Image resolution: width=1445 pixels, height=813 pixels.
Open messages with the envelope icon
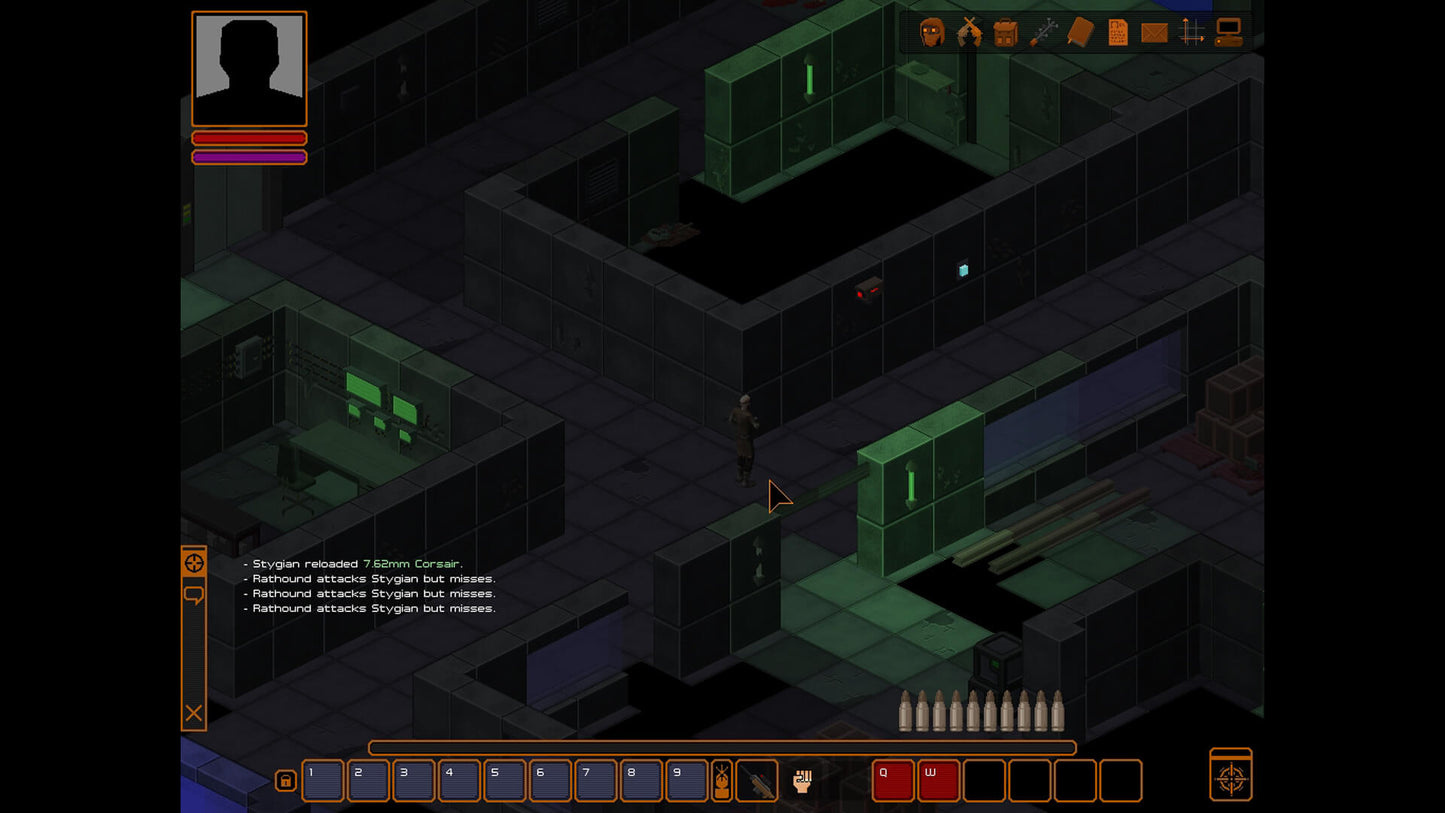1153,33
